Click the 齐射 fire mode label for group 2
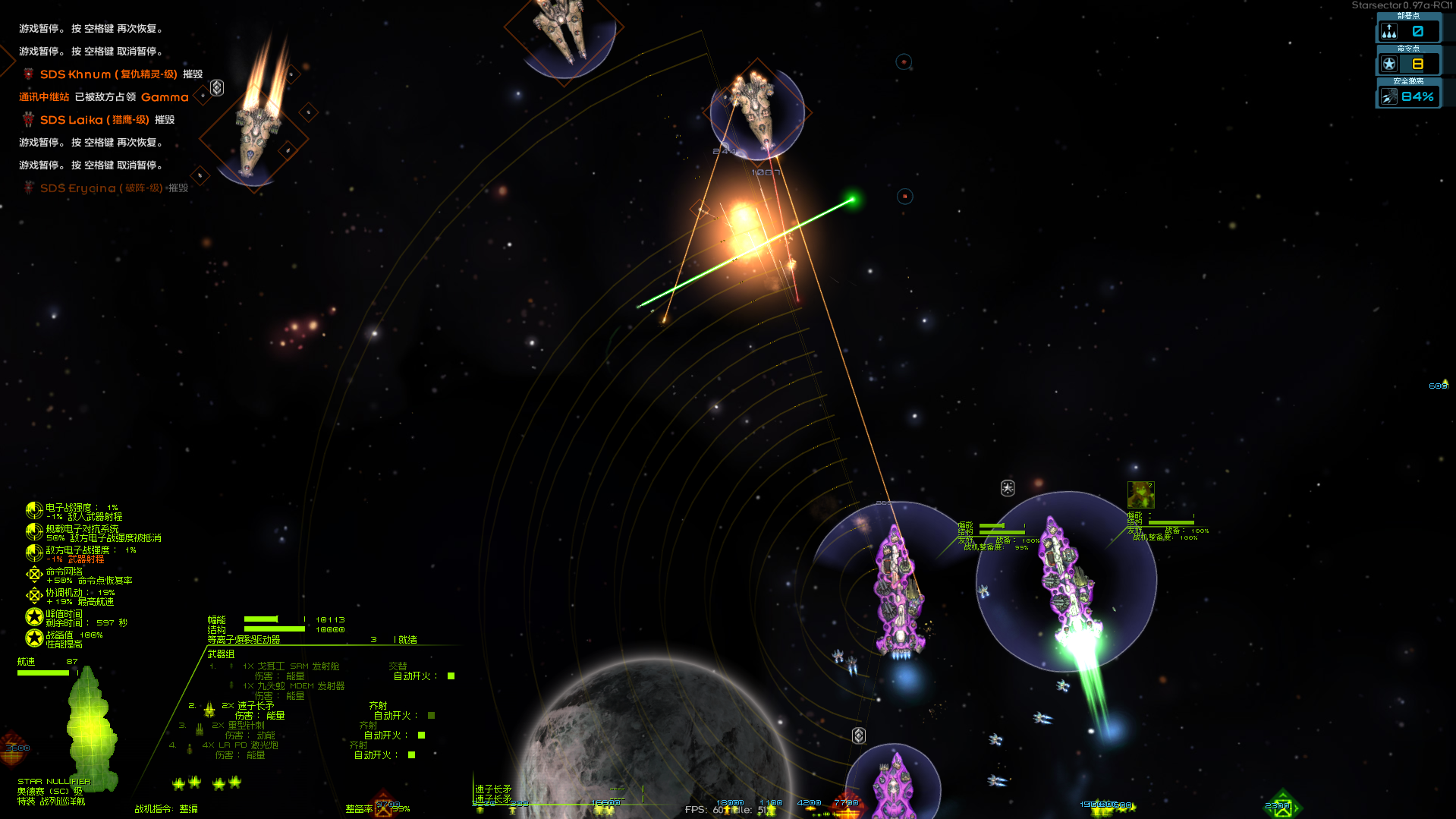 [x=378, y=706]
